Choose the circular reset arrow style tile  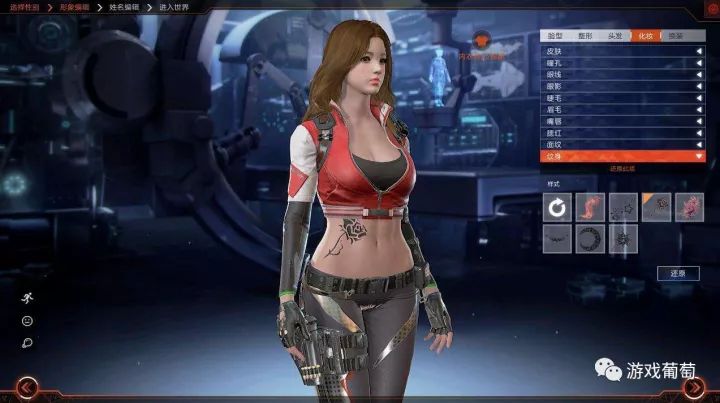[x=558, y=207]
